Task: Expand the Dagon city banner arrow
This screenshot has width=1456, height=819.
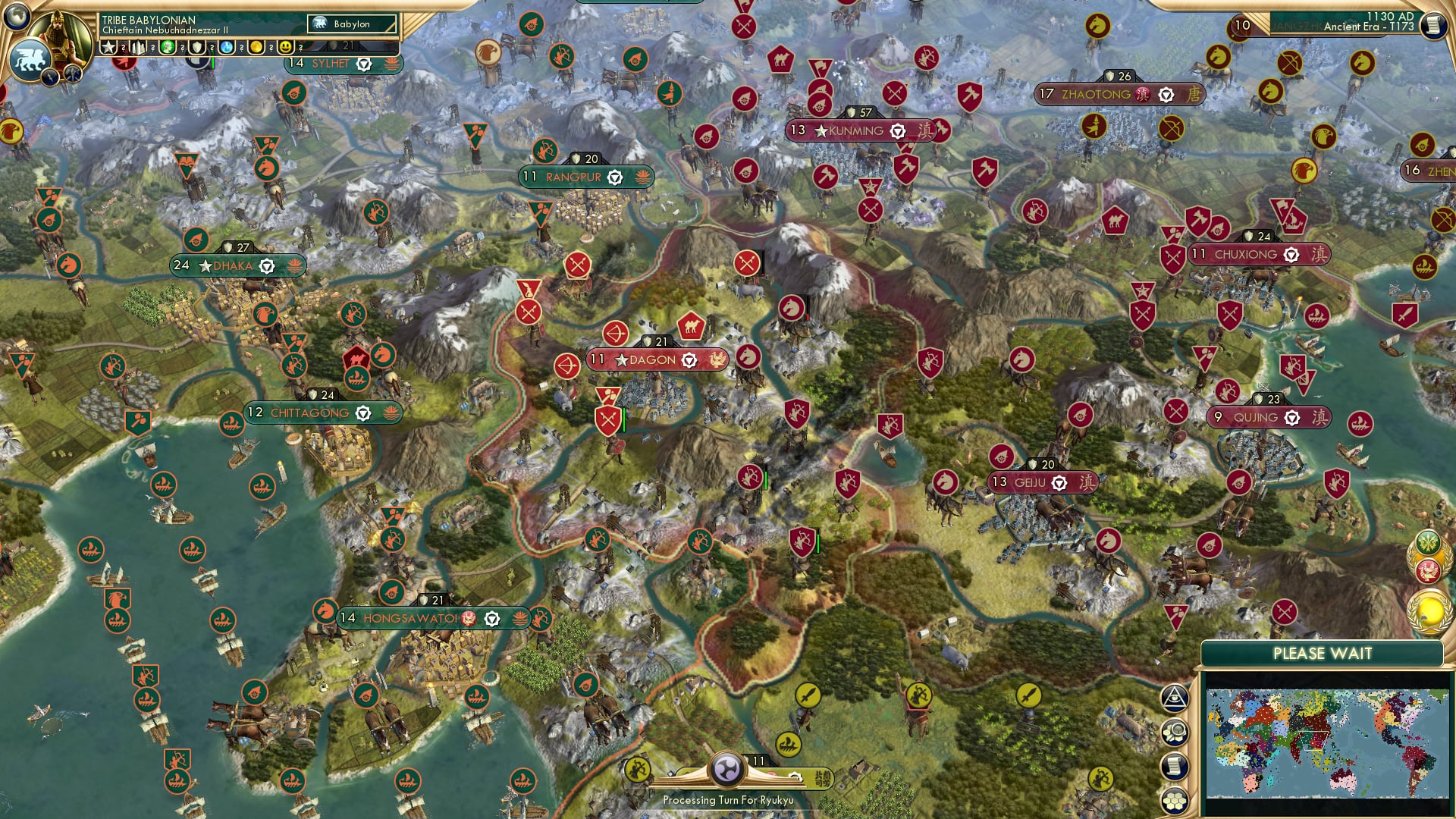Action: 689,360
